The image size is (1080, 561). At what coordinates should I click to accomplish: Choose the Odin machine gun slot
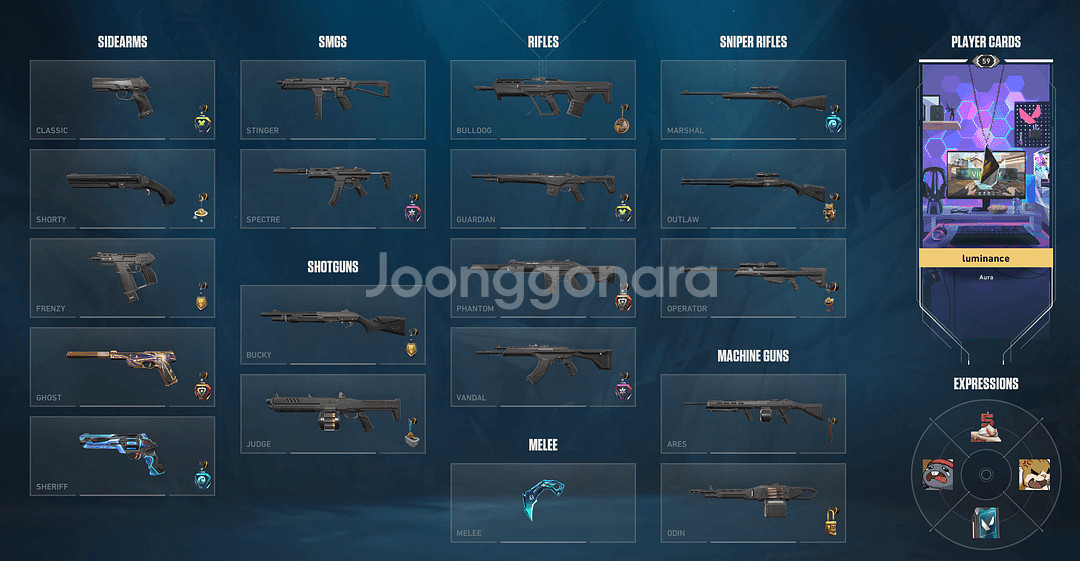pos(752,502)
